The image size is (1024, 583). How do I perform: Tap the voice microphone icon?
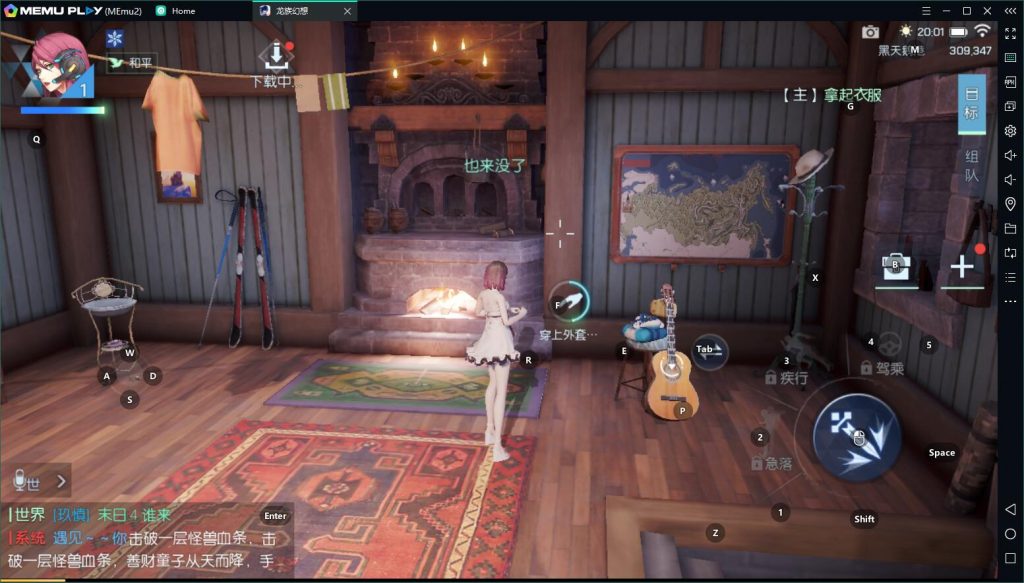(19, 481)
